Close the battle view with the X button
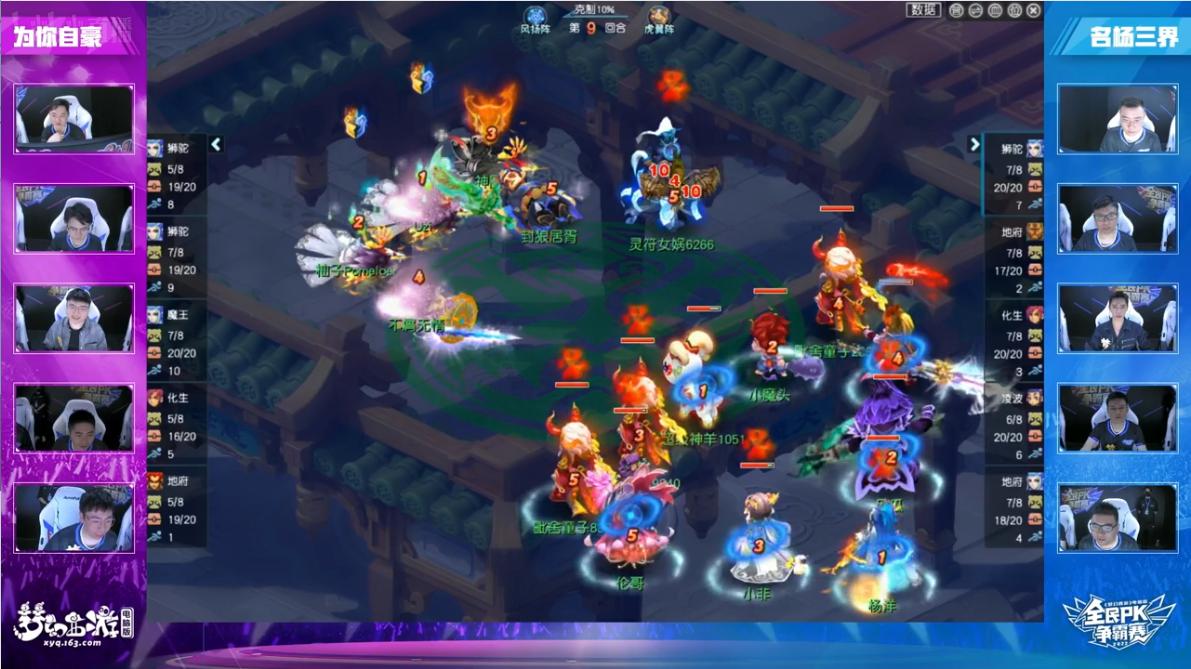This screenshot has width=1191, height=669. point(1033,10)
